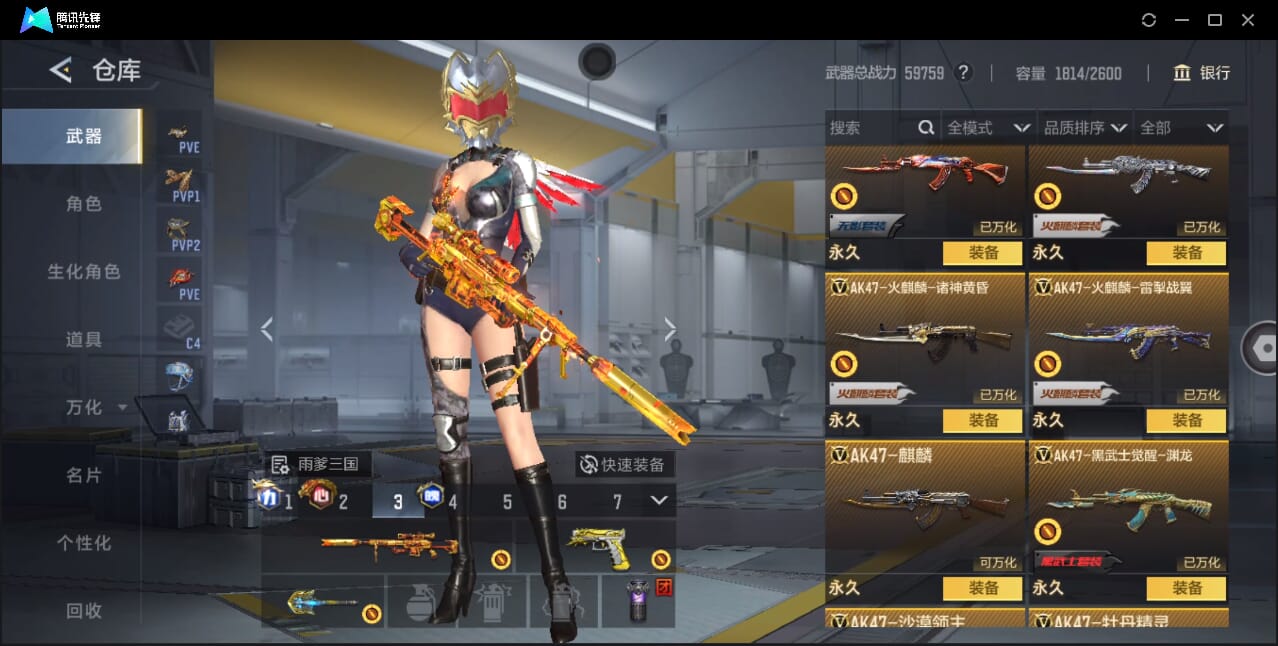Select the 道具 tab
1278x646 pixels.
[x=84, y=340]
